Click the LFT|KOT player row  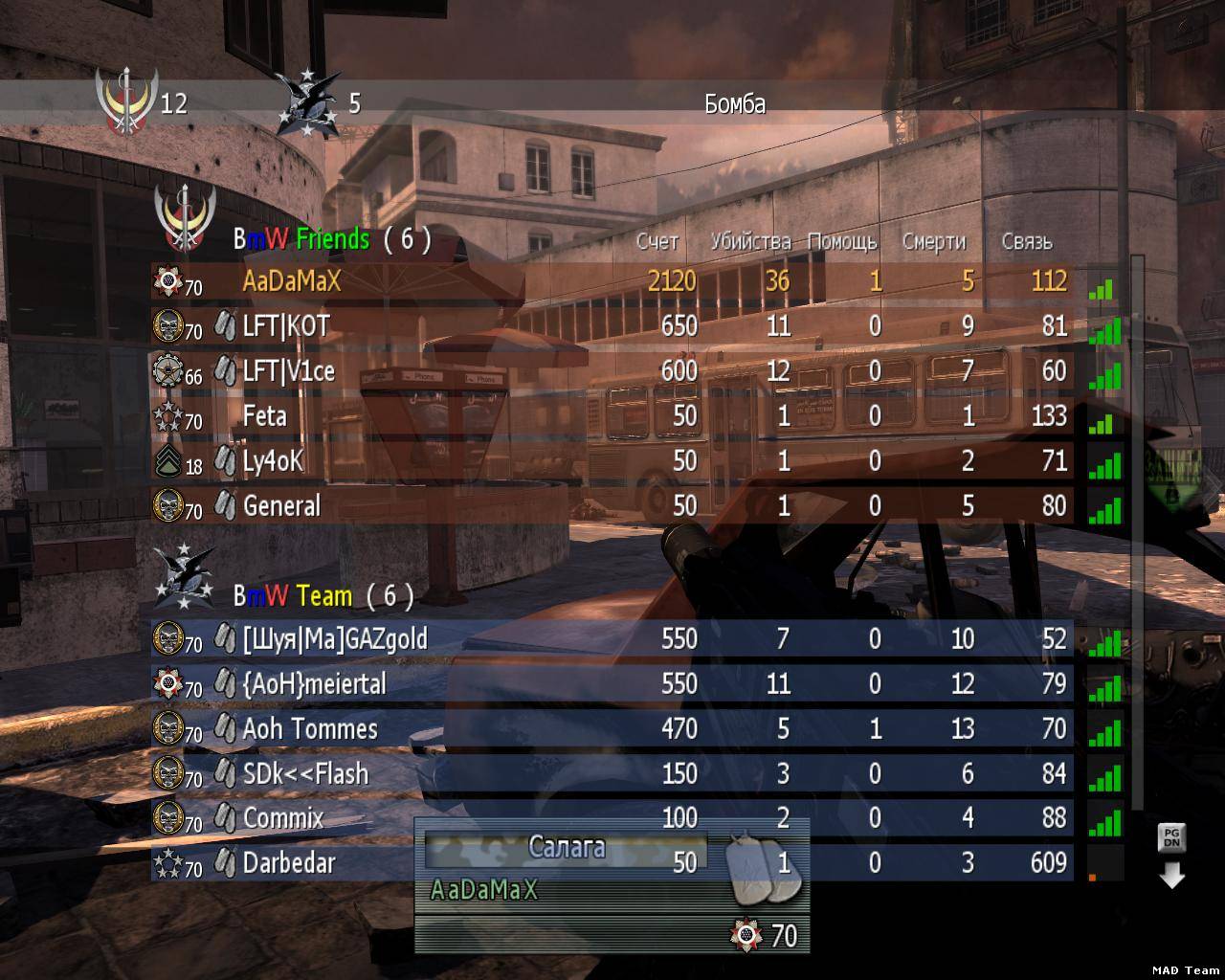[612, 326]
